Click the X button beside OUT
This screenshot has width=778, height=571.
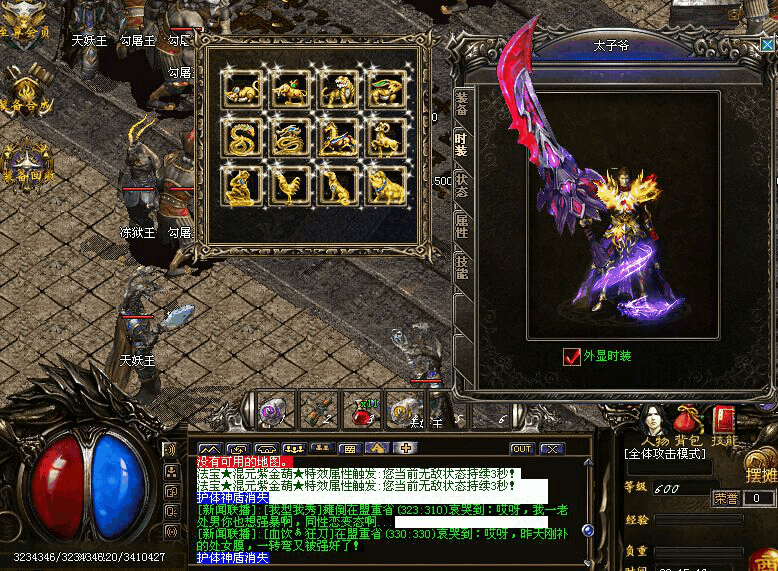coord(552,449)
